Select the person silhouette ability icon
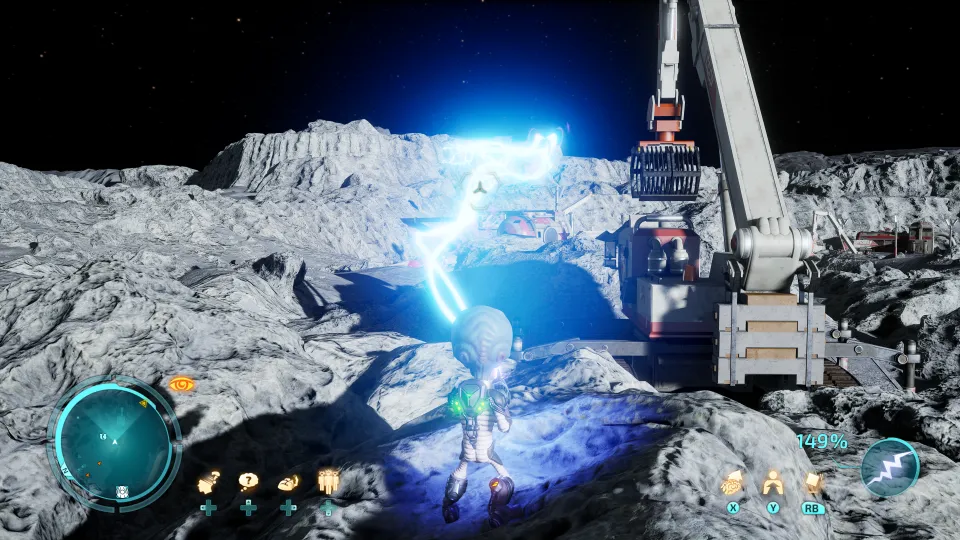The height and width of the screenshot is (540, 960). [772, 483]
